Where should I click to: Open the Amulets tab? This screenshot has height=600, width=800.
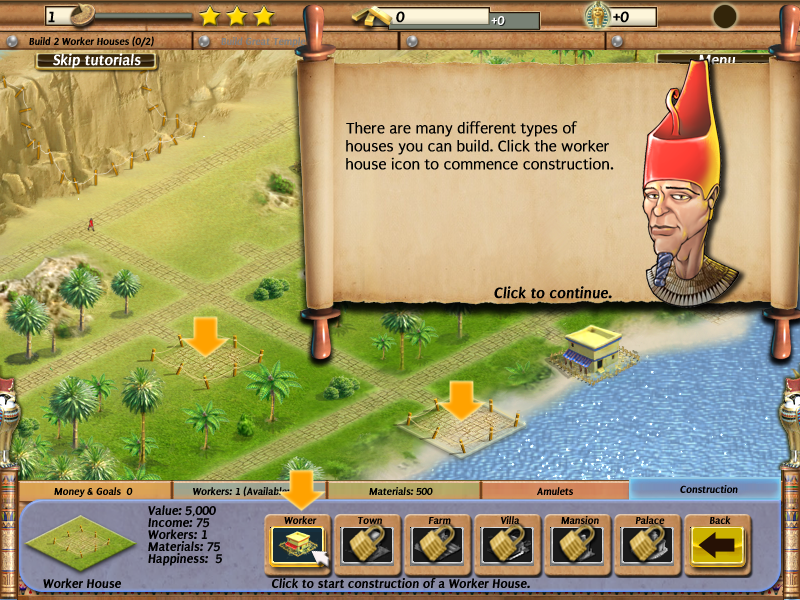tap(555, 491)
